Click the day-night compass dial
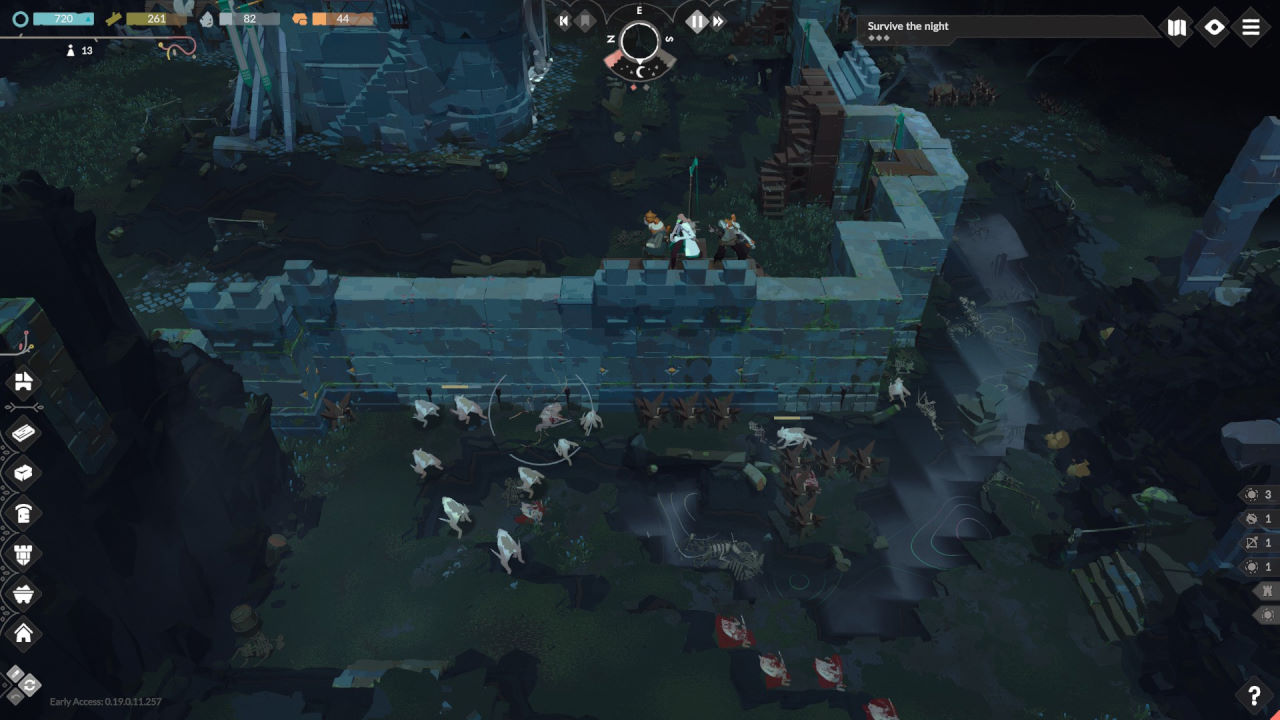This screenshot has height=720, width=1280. pyautogui.click(x=640, y=42)
